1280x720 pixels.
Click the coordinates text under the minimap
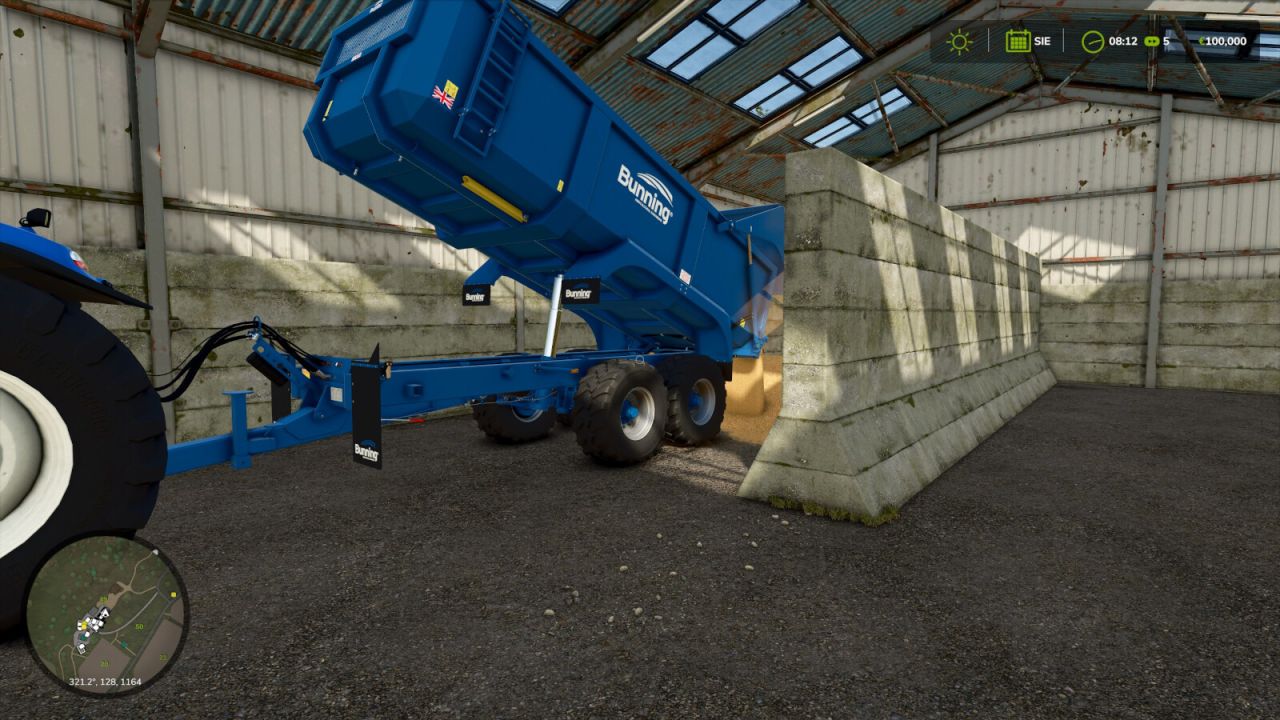point(105,681)
